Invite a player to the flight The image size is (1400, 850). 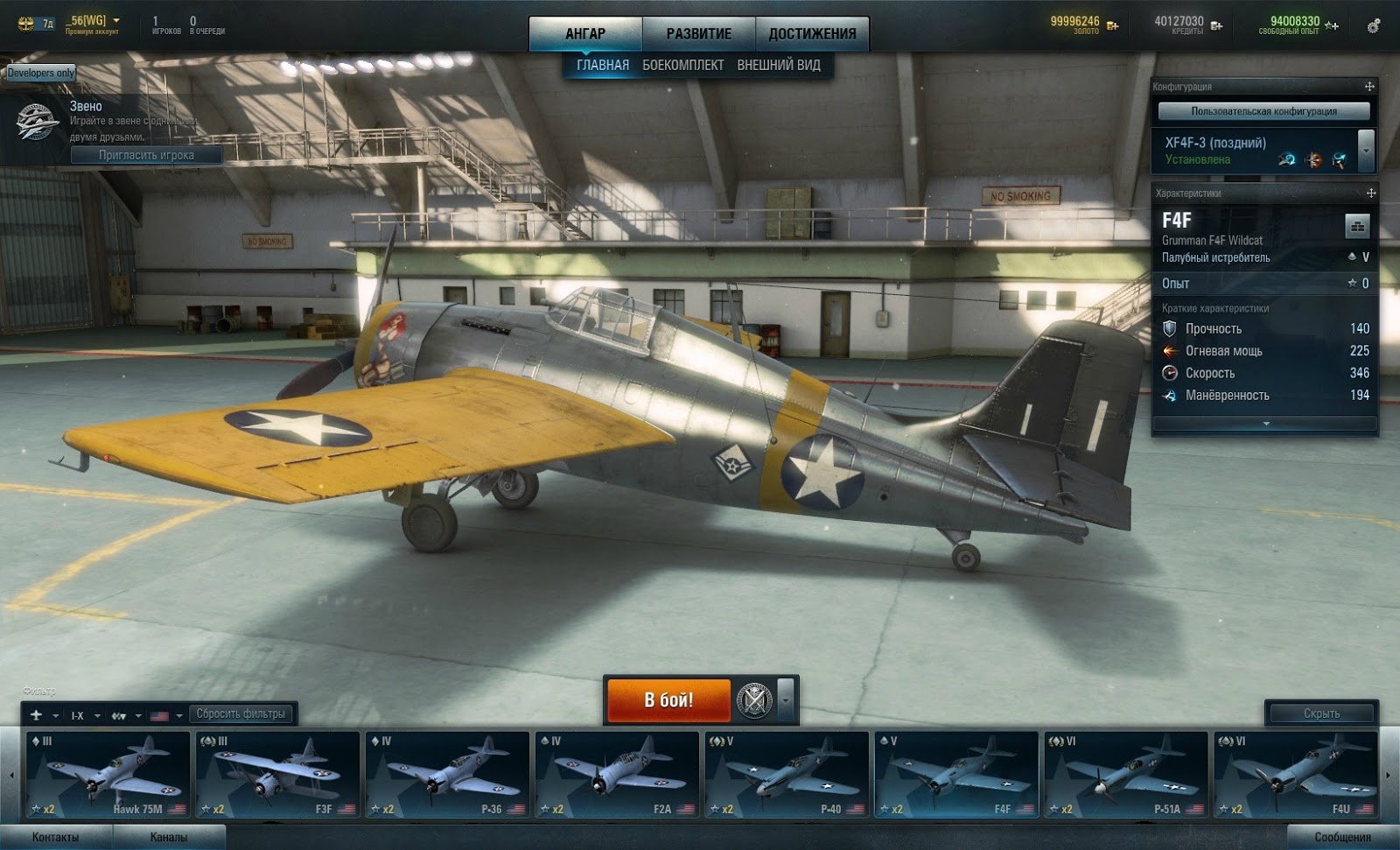coord(146,155)
